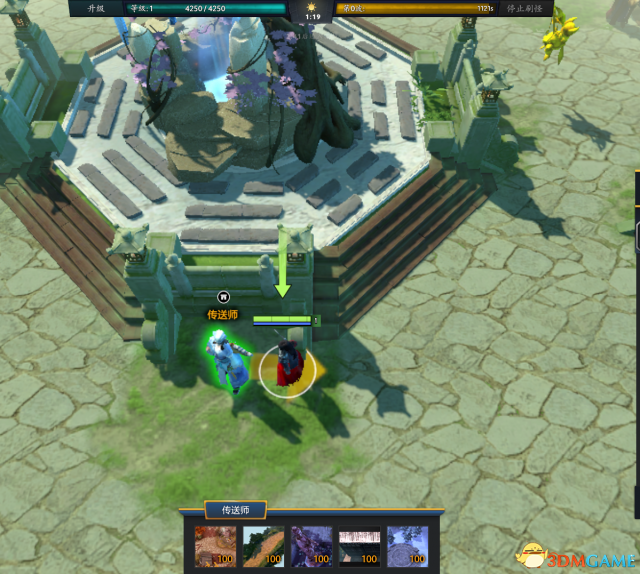Select the 传送师 teleporter panel tab
Image resolution: width=640 pixels, height=574 pixels.
pos(235,510)
